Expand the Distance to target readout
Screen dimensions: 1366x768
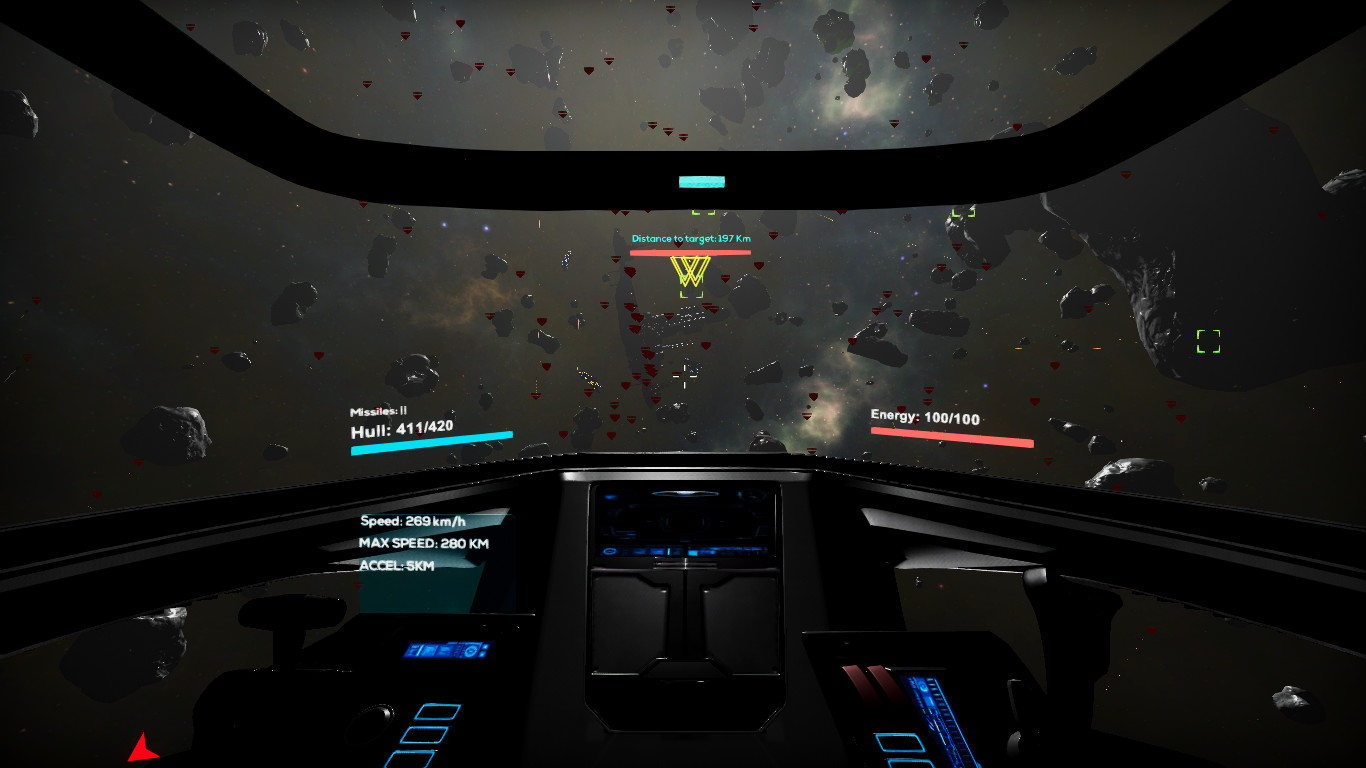point(690,239)
